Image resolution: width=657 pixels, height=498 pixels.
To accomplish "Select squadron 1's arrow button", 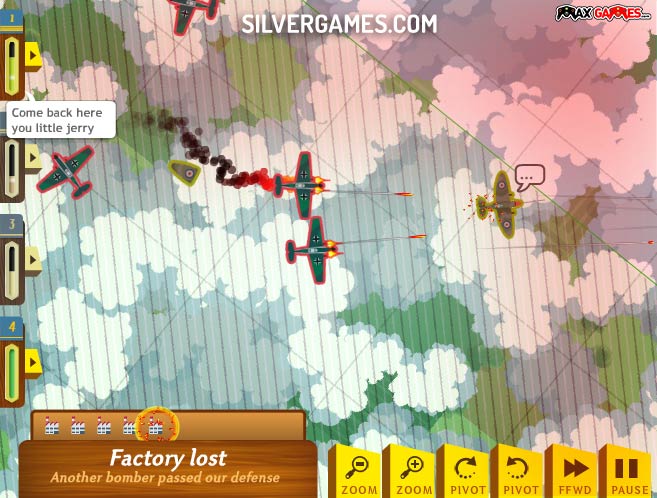I will click(33, 54).
